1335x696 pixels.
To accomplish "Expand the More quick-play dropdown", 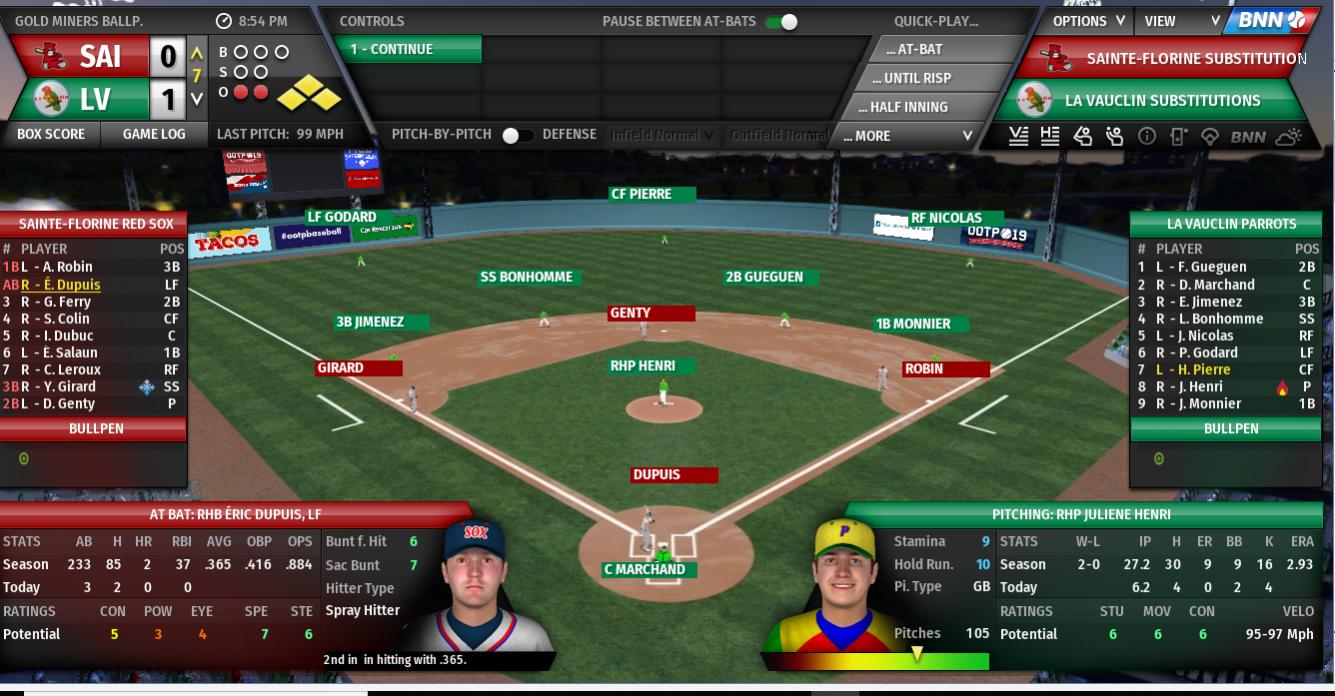I will point(907,136).
